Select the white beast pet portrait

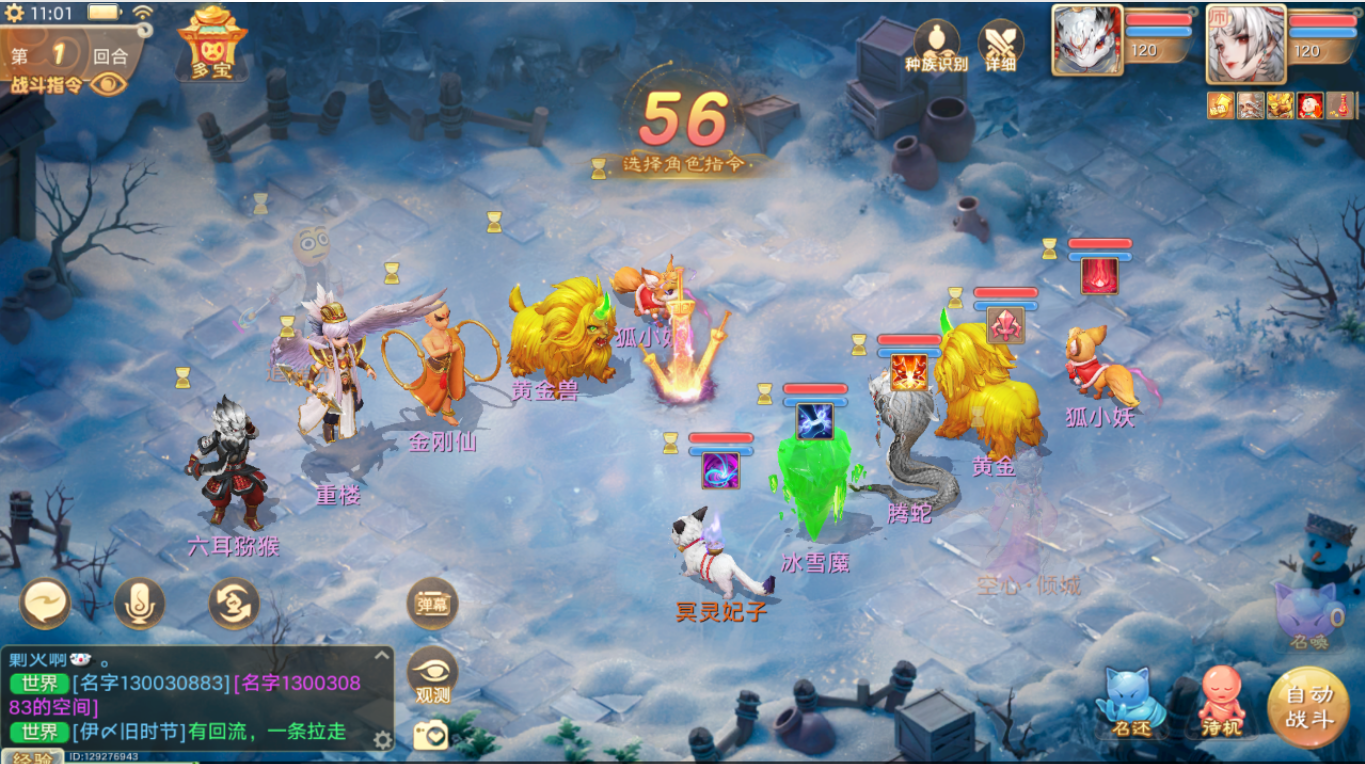tap(1087, 40)
